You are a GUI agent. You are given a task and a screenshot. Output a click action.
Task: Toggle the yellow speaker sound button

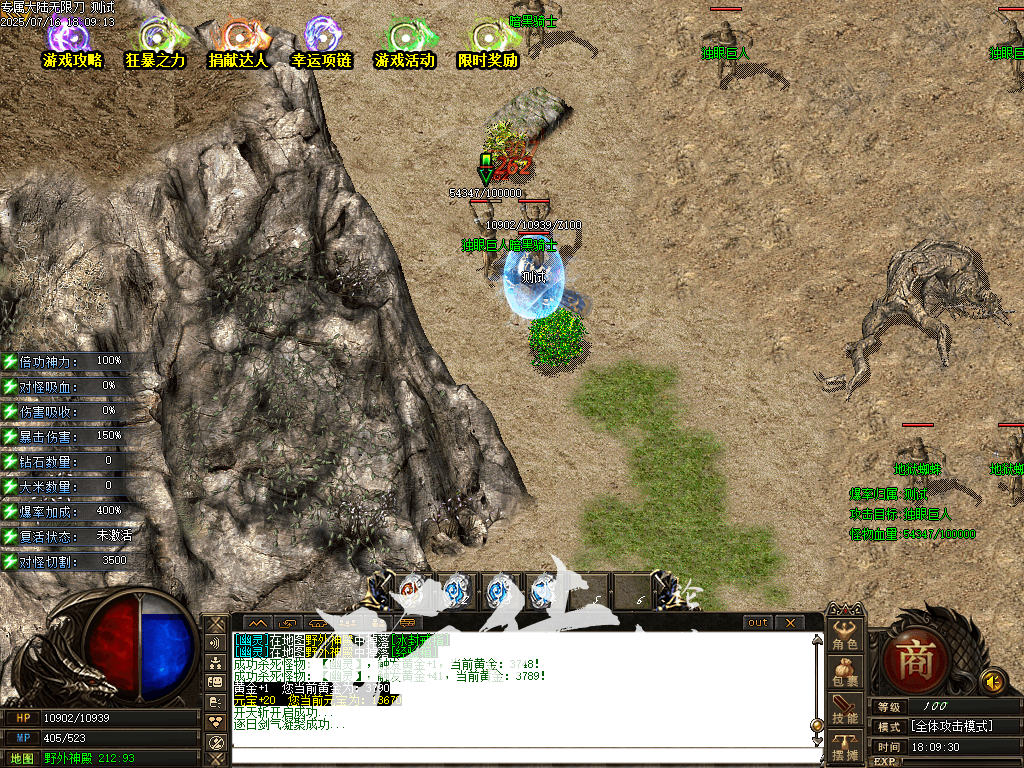tap(992, 681)
